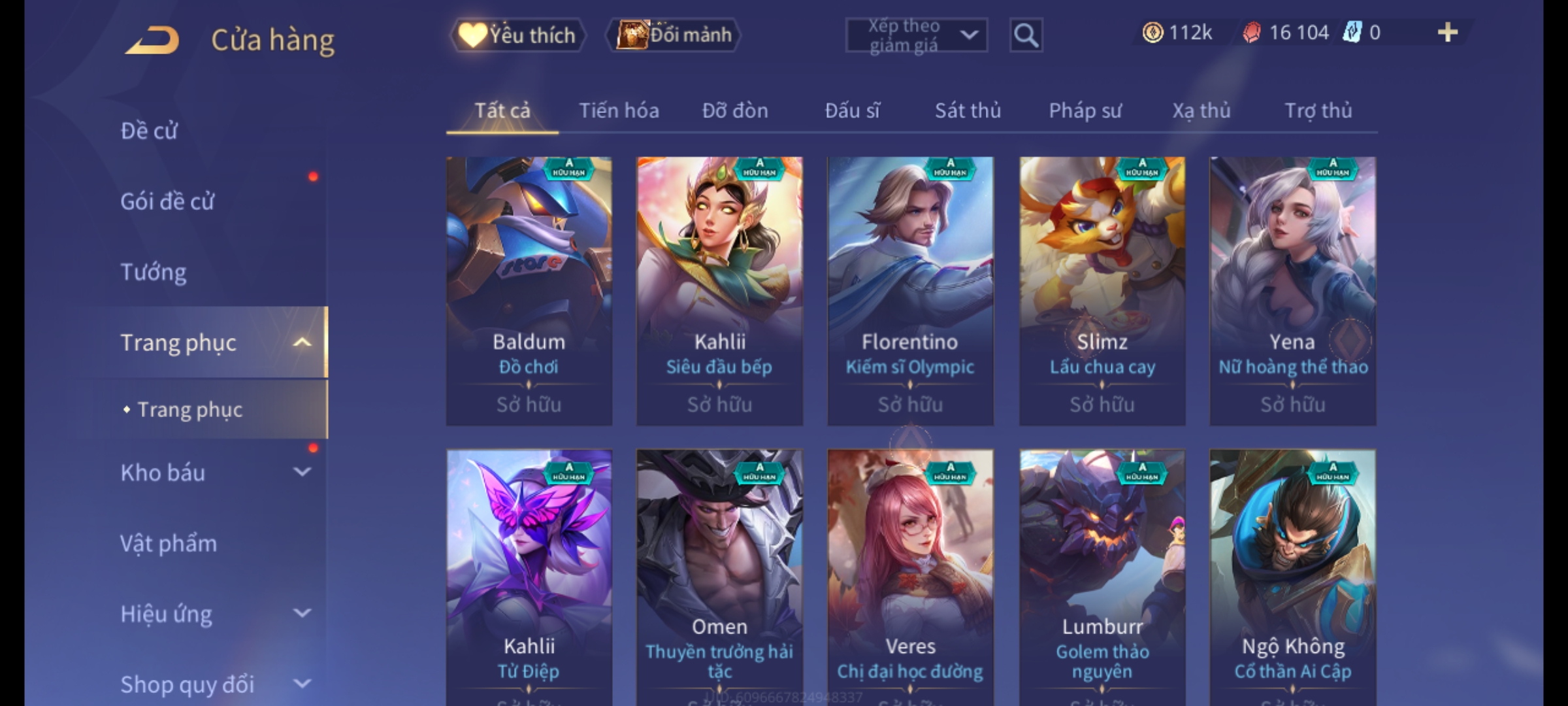View the Xạ thủ tab
1568x706 pixels.
1201,111
